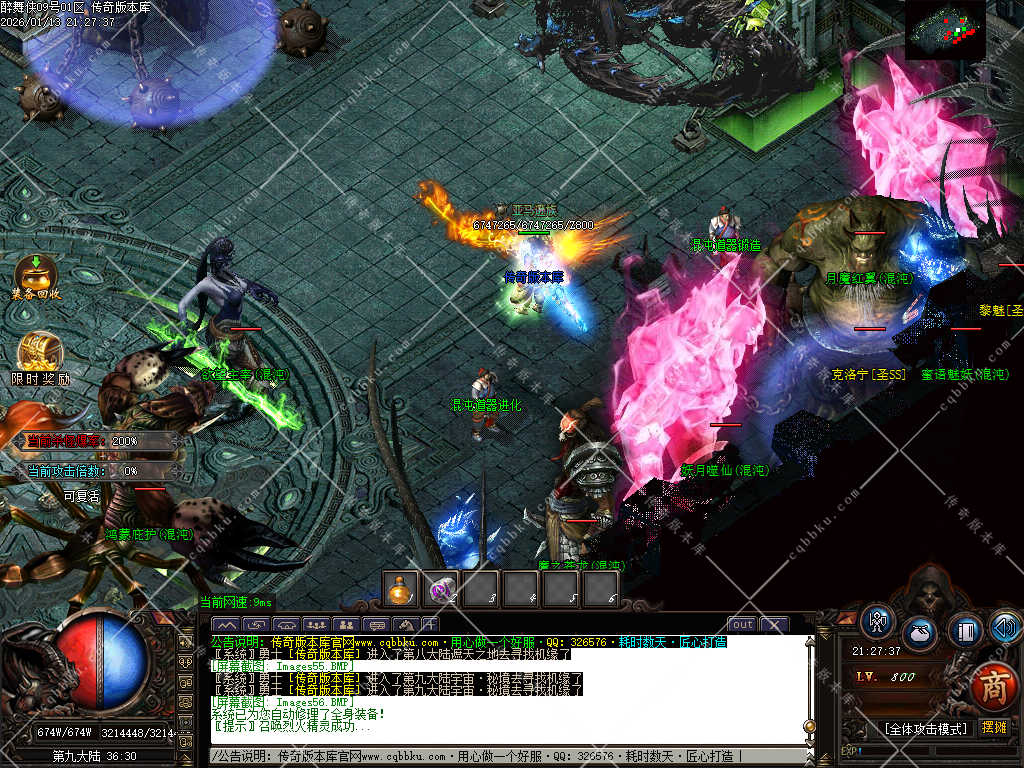Toggle the sound speaker icon
The image size is (1024, 768).
click(x=1005, y=627)
